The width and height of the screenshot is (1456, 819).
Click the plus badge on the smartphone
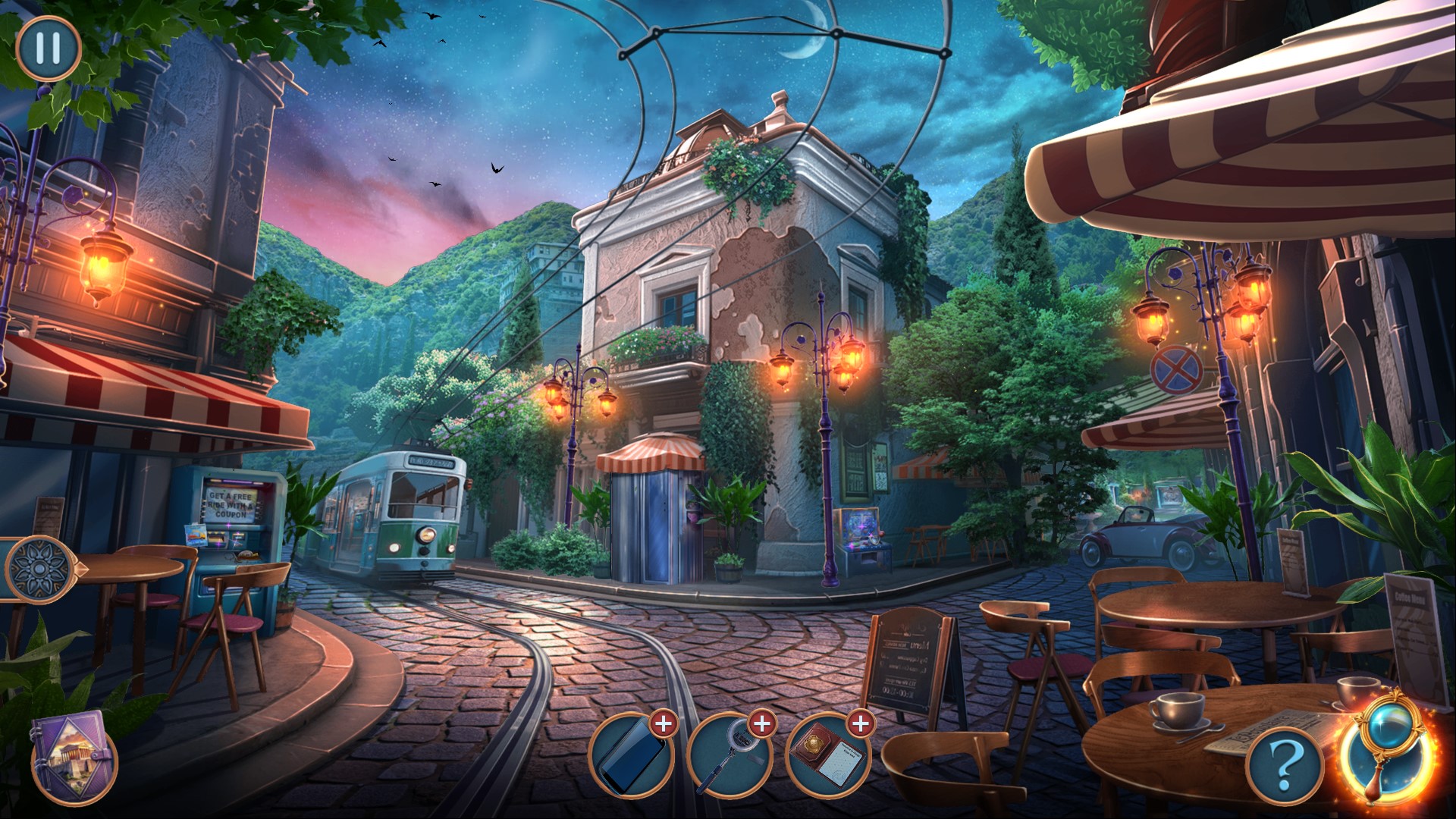coord(664,723)
